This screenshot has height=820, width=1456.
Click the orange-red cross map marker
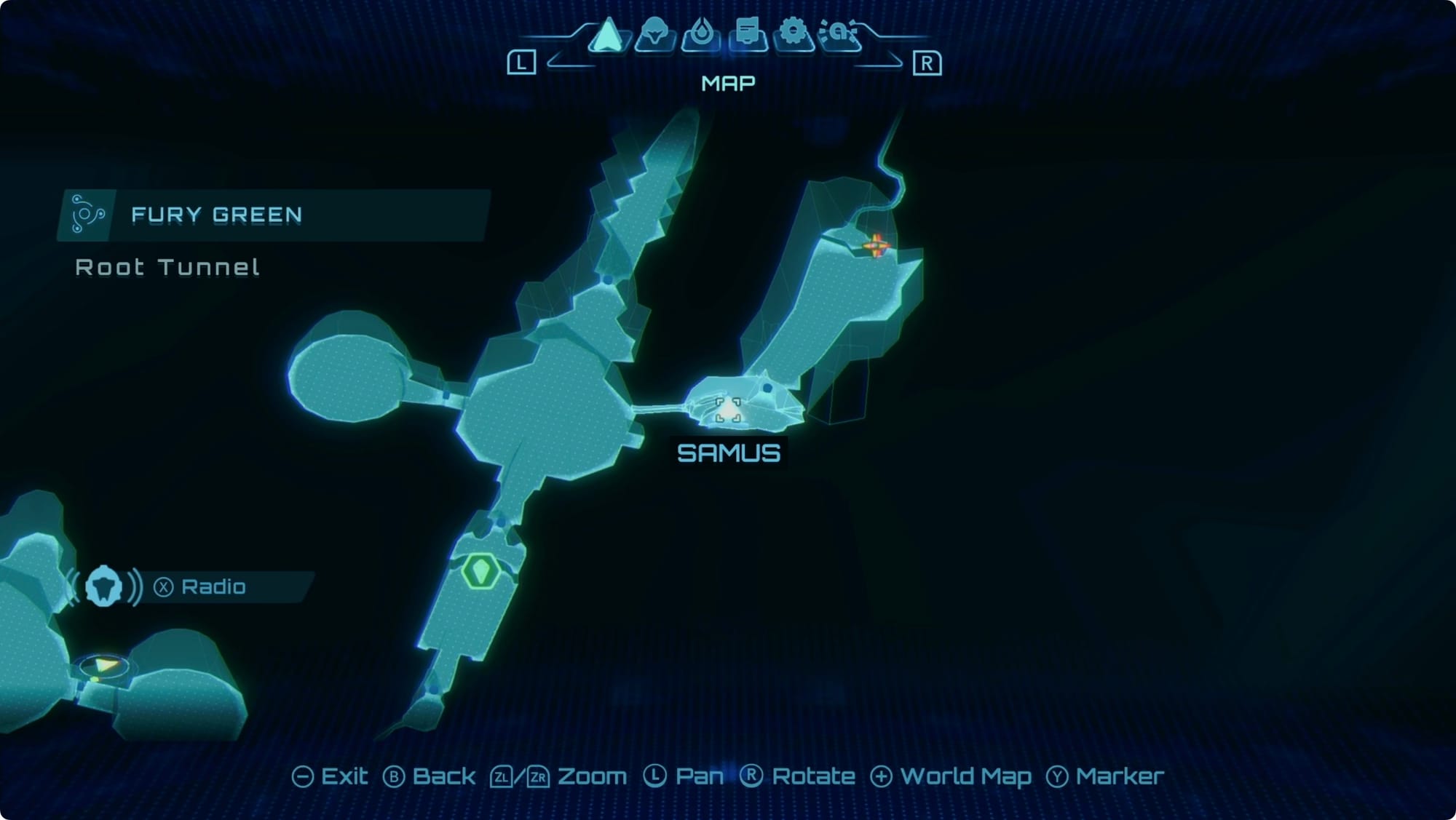pyautogui.click(x=877, y=245)
